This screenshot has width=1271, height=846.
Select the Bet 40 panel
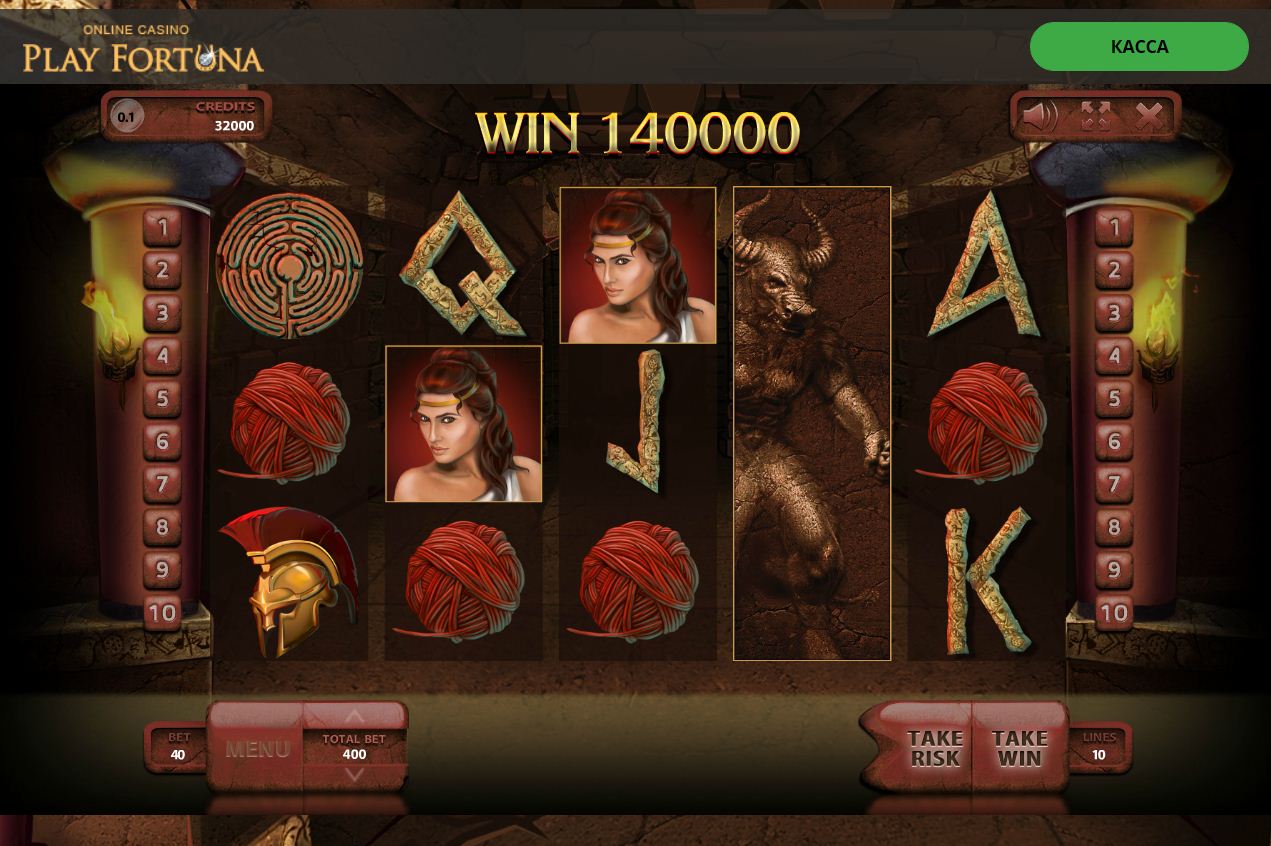[178, 747]
